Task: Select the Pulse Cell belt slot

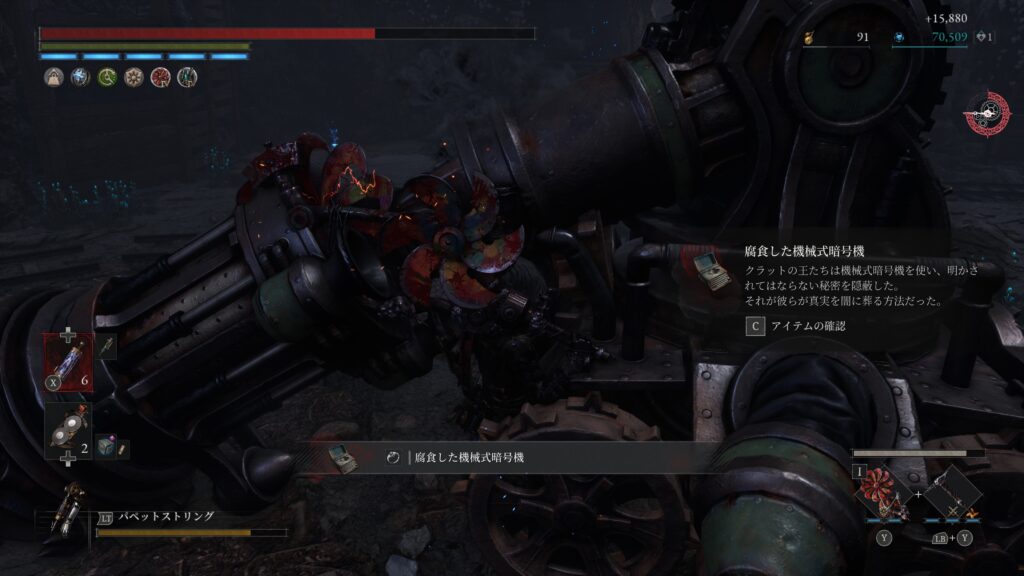Action: tap(68, 359)
